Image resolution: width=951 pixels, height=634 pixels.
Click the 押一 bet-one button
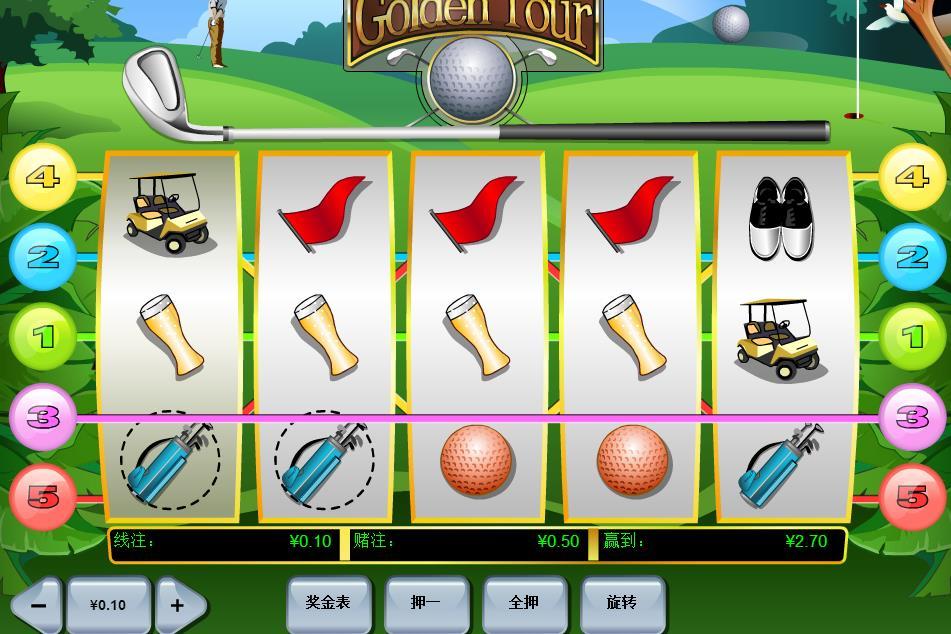[426, 602]
